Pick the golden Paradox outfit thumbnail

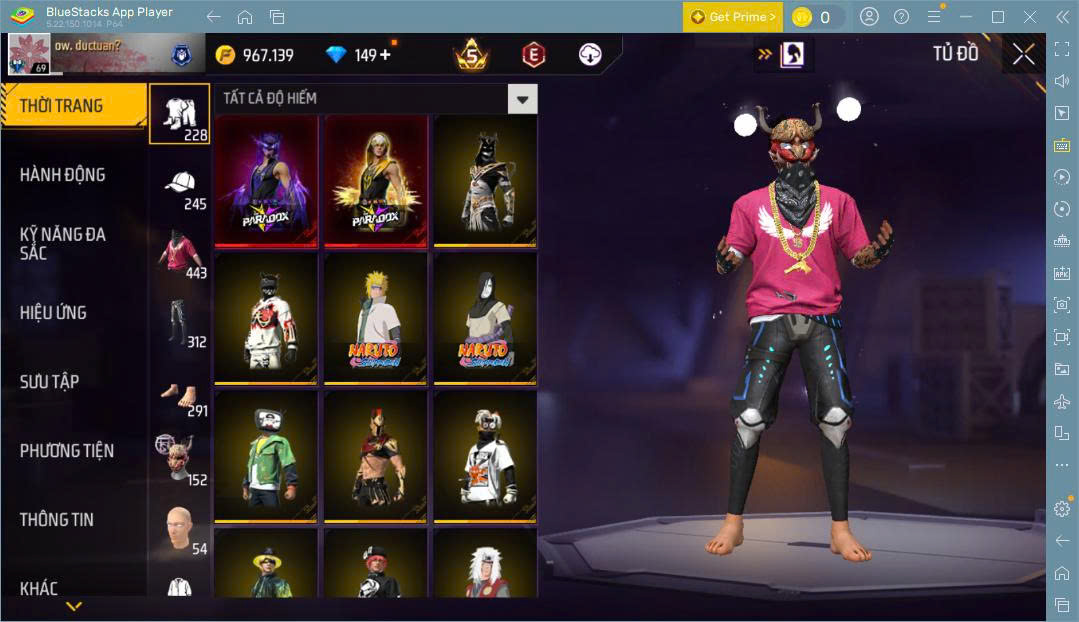click(376, 180)
